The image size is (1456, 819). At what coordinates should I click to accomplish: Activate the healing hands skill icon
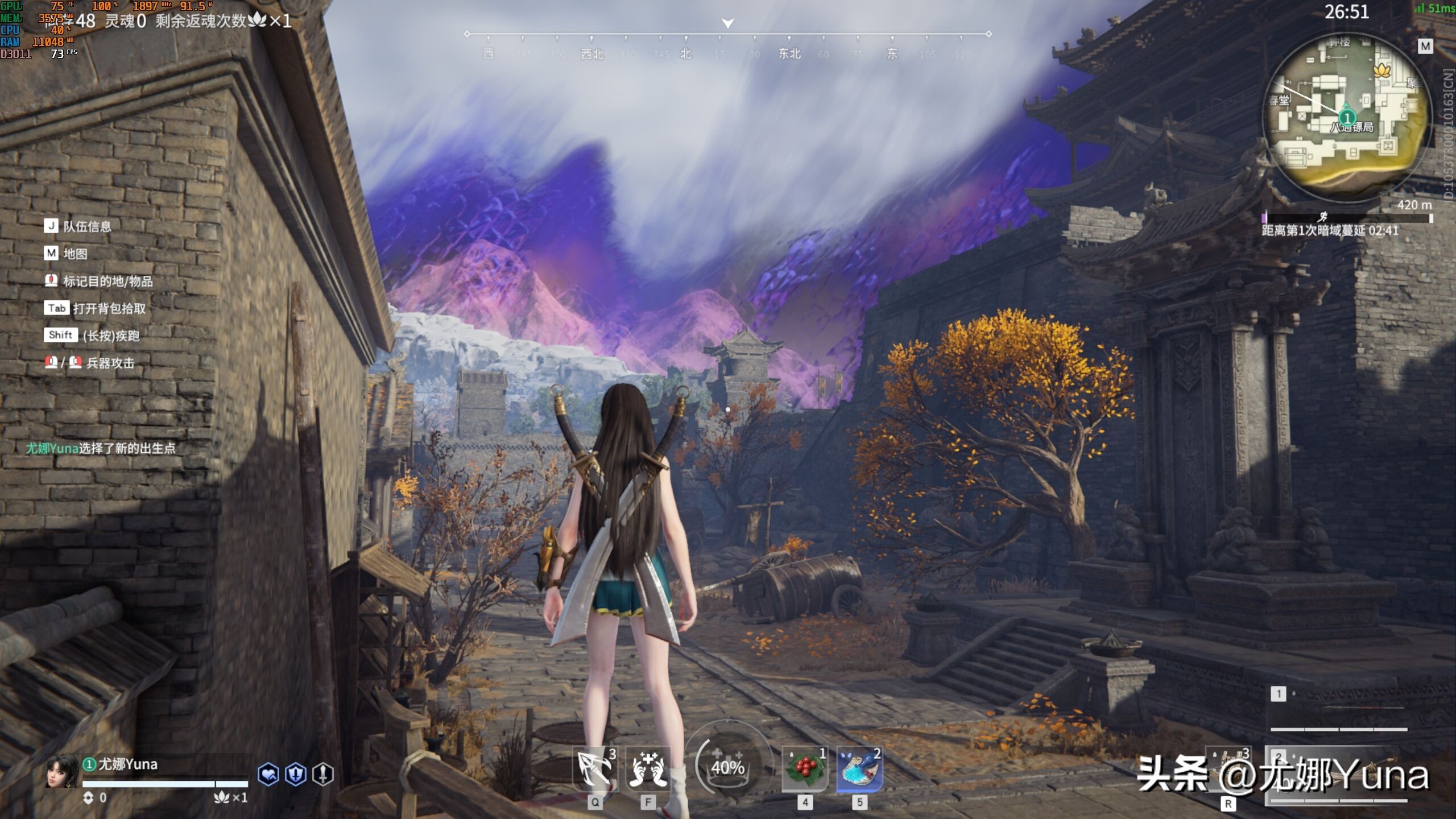[x=648, y=769]
